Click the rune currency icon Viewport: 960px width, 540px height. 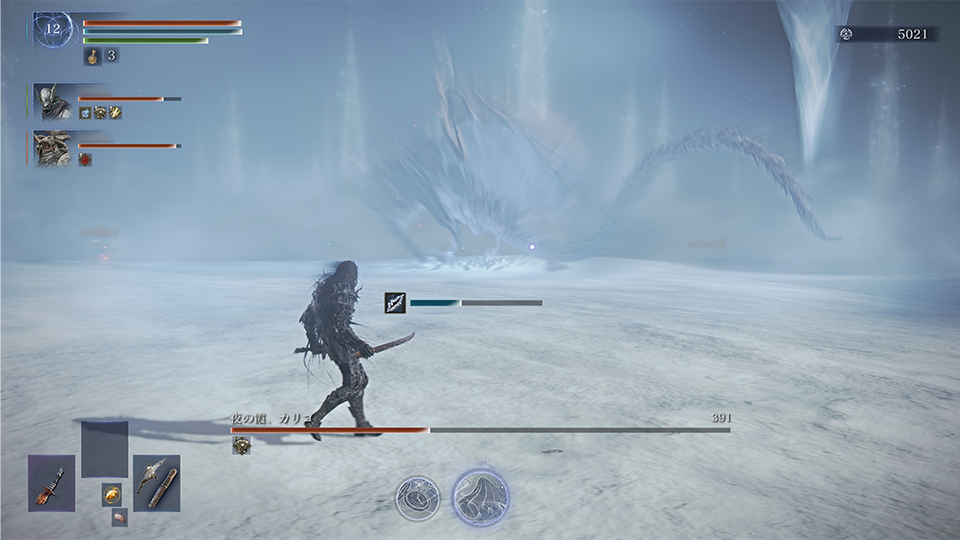pyautogui.click(x=846, y=34)
